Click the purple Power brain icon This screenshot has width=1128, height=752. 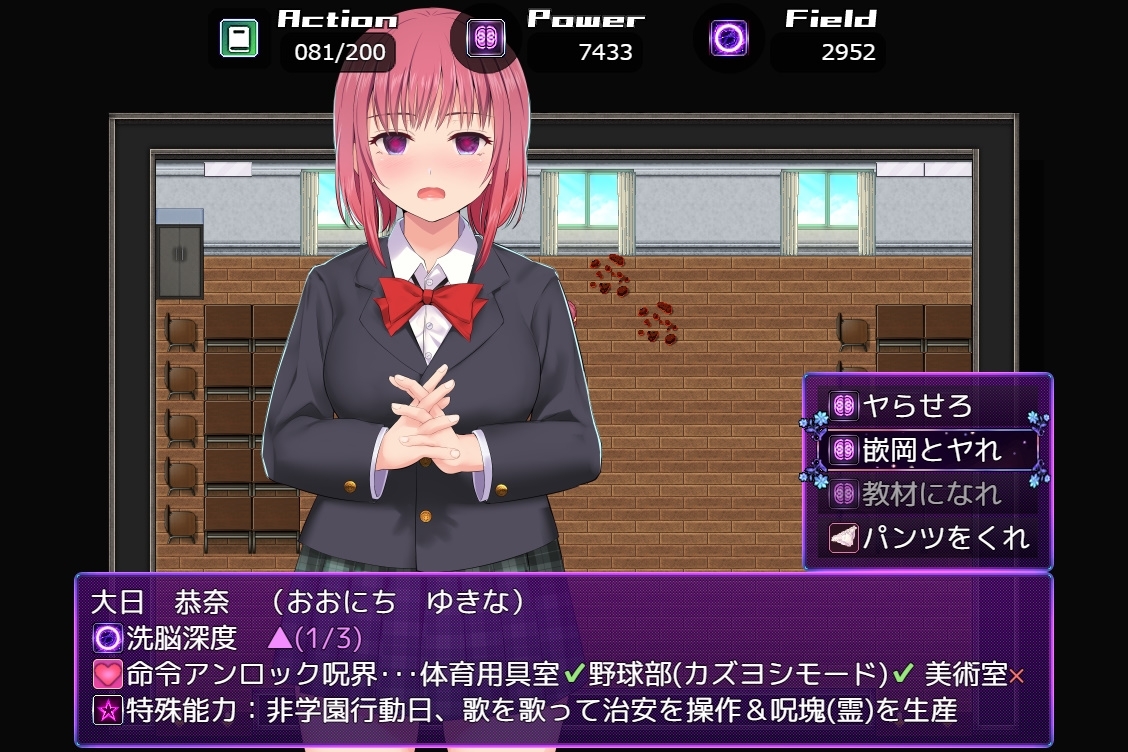[x=486, y=39]
